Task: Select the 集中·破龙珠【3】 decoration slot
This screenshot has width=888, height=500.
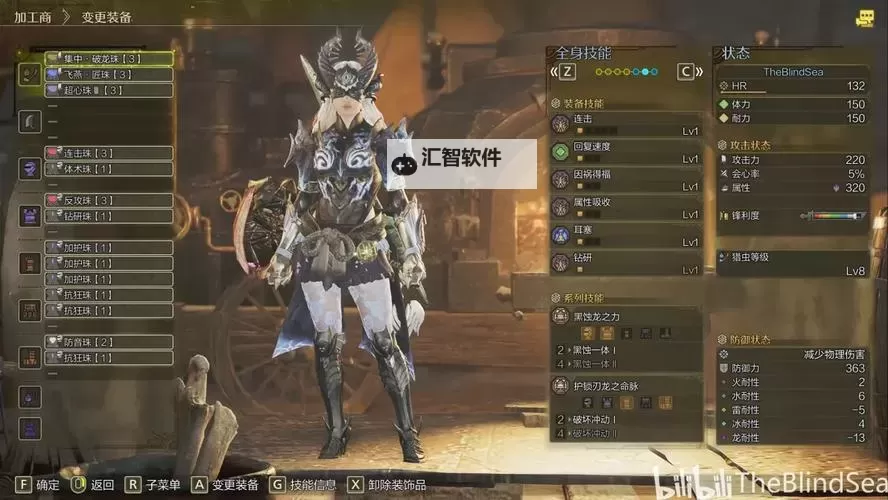Action: pos(108,58)
